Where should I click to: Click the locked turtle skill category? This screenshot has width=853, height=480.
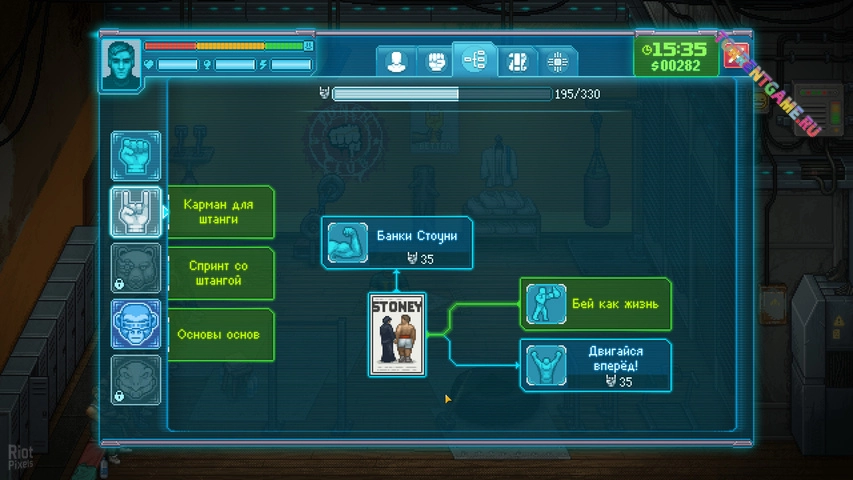(135, 379)
